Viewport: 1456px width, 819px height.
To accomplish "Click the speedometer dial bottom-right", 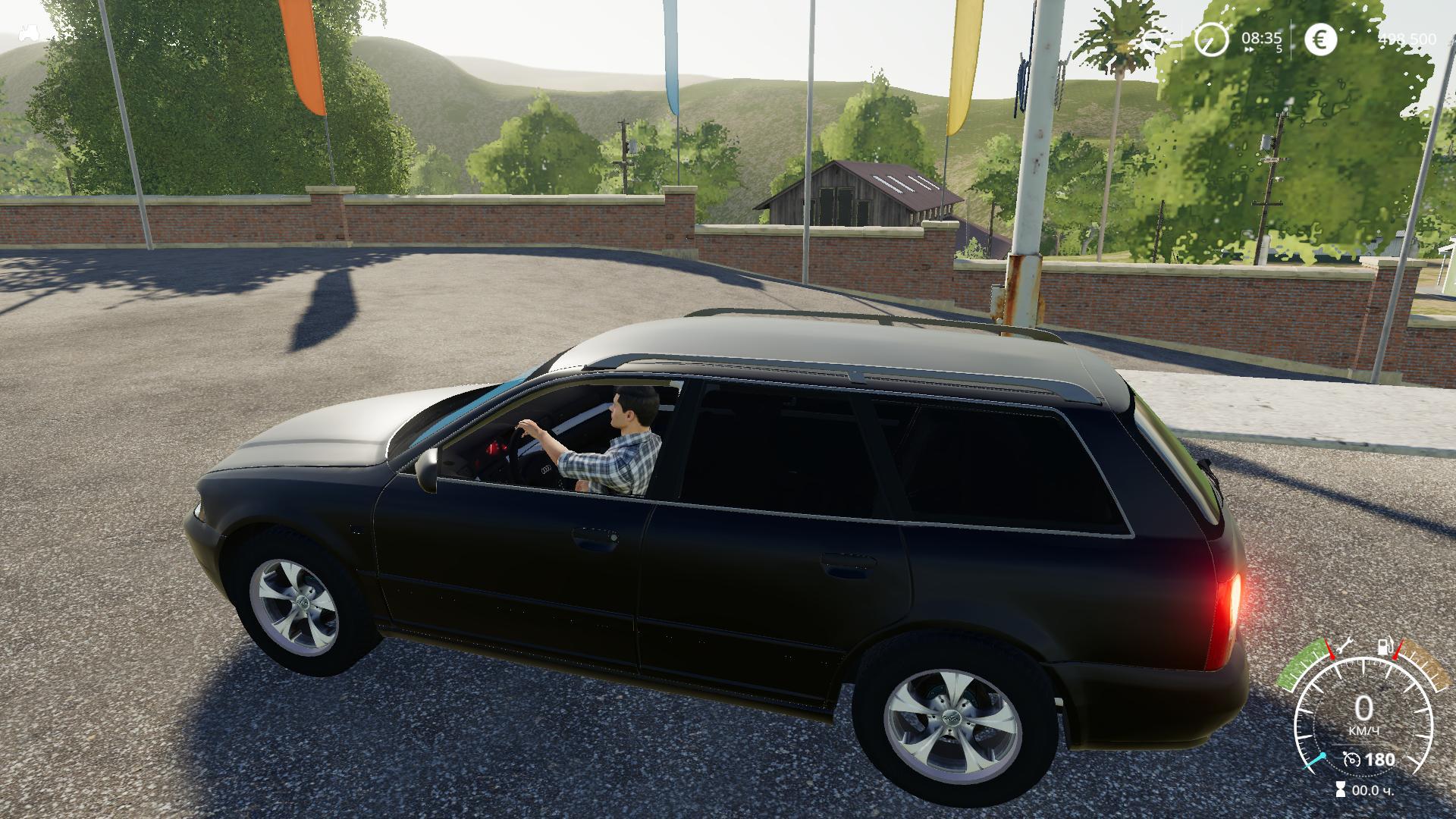I will [x=1363, y=716].
